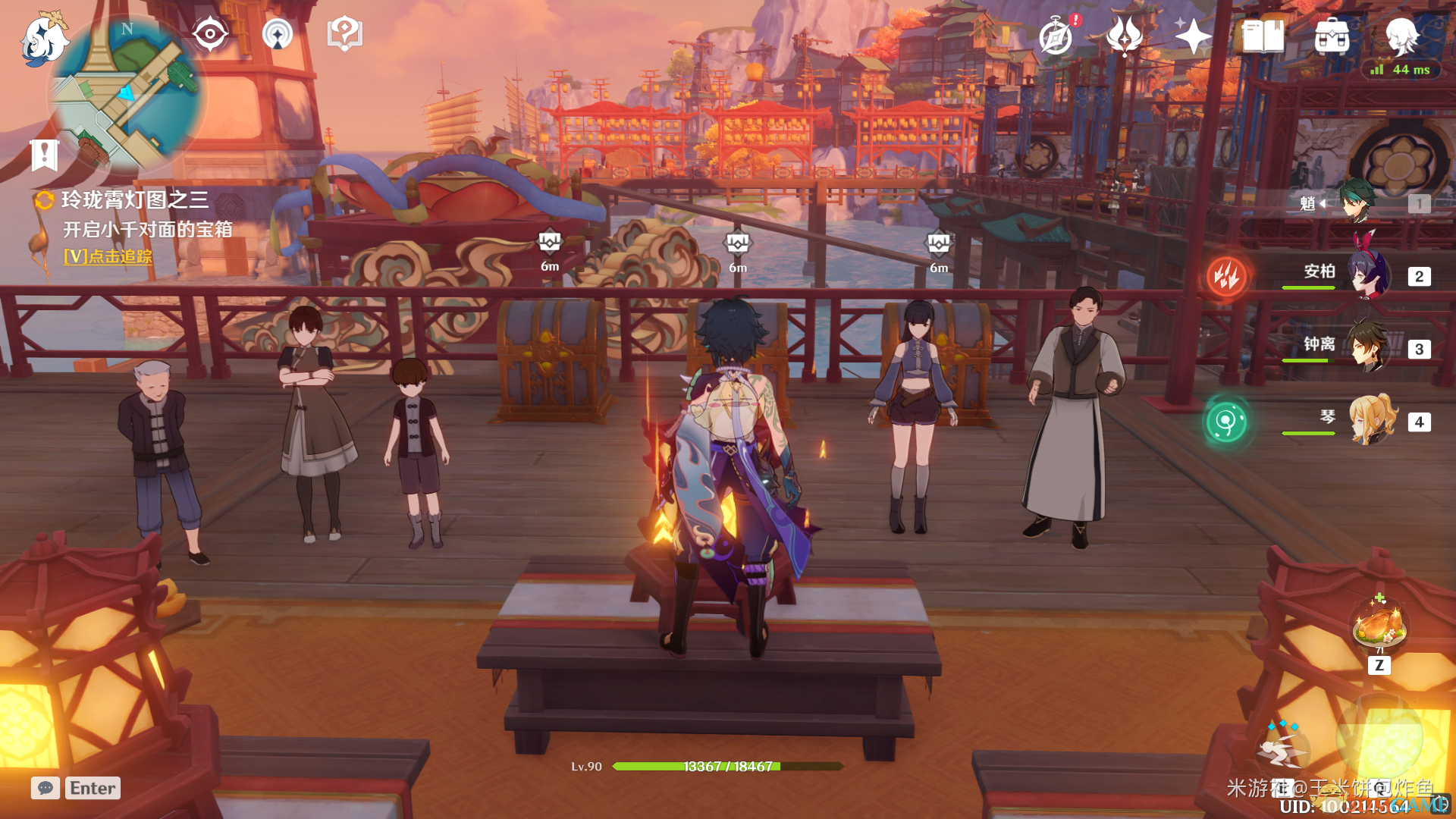Open the quest banner exclamation icon

[x=45, y=155]
